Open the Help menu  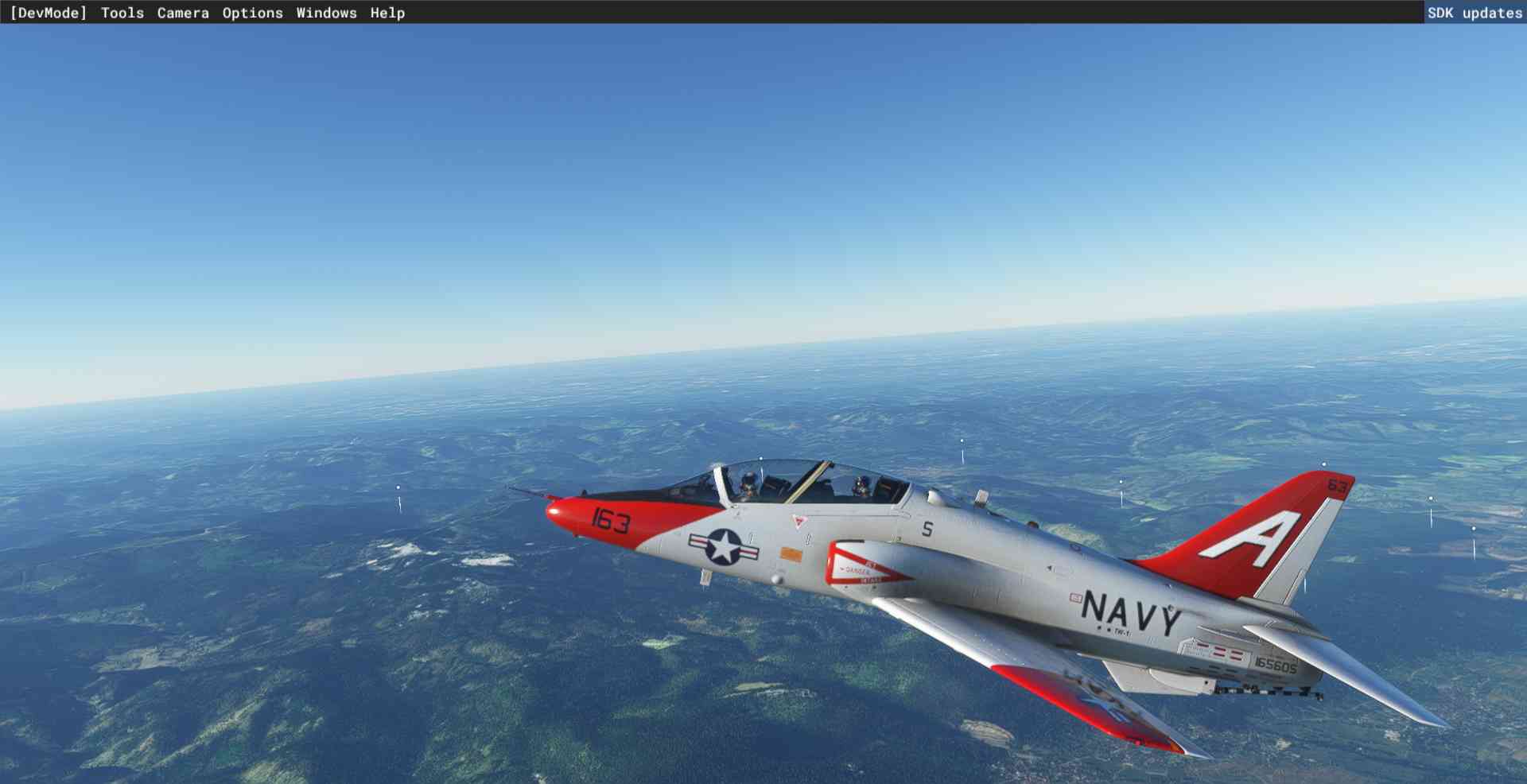pos(387,13)
